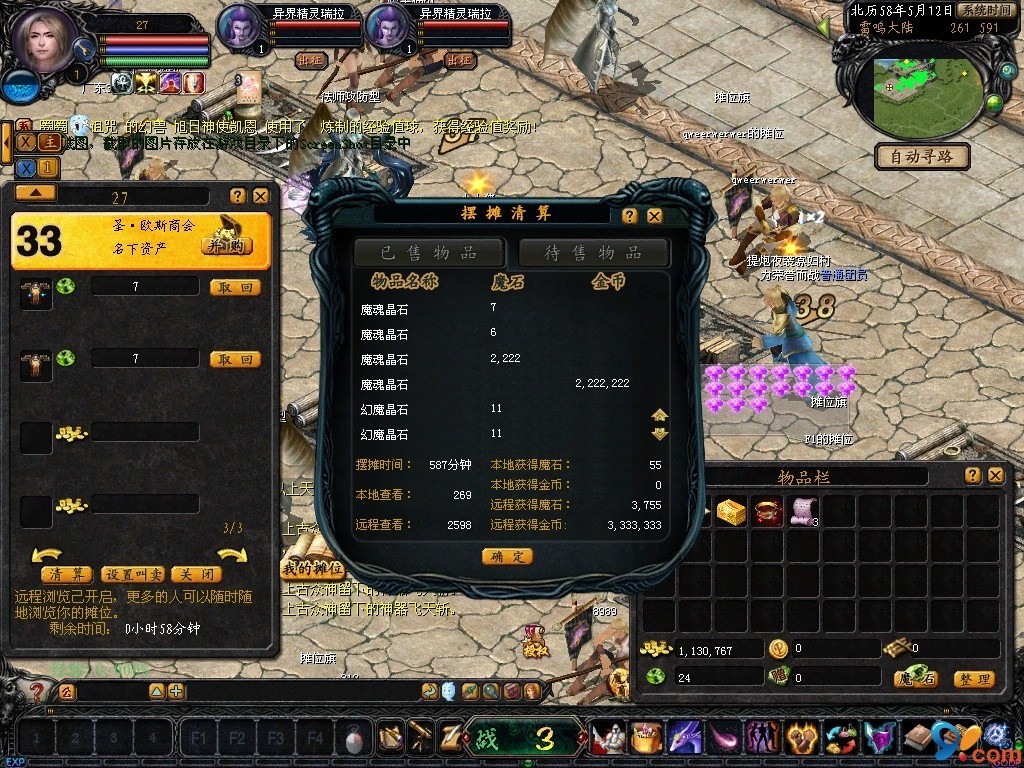Open help for the 摆摊清算 window
Viewport: 1024px width, 768px height.
coord(630,216)
